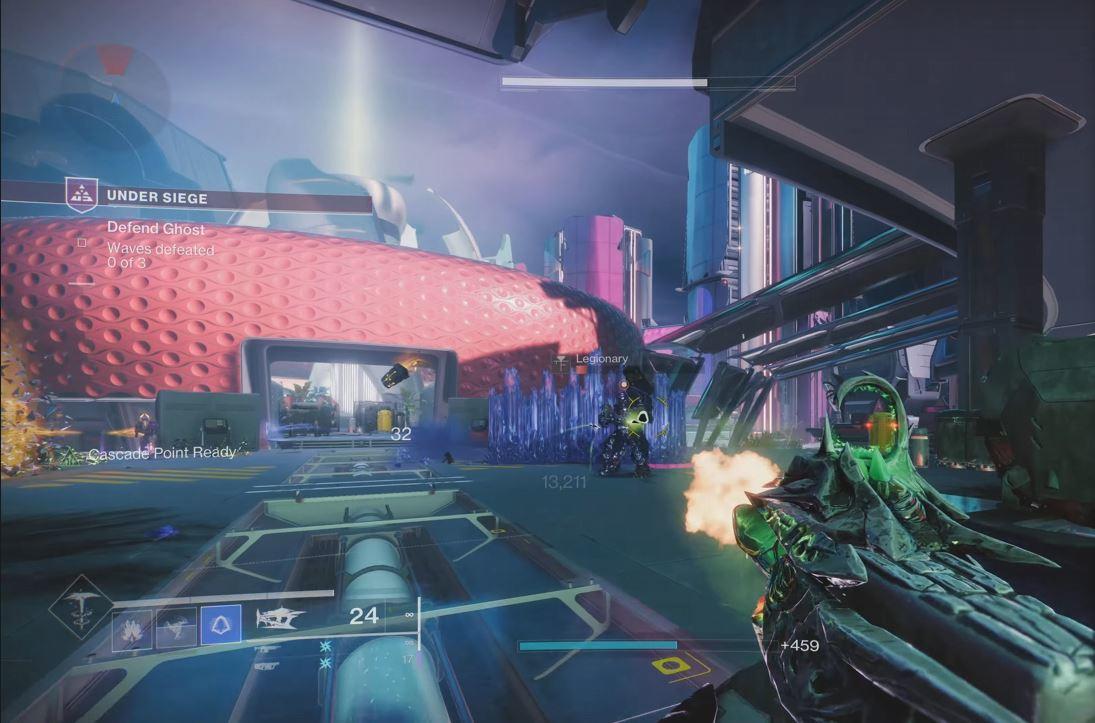Click the Defend Ghost objective entry
Viewport: 1095px width, 723px height.
(156, 229)
